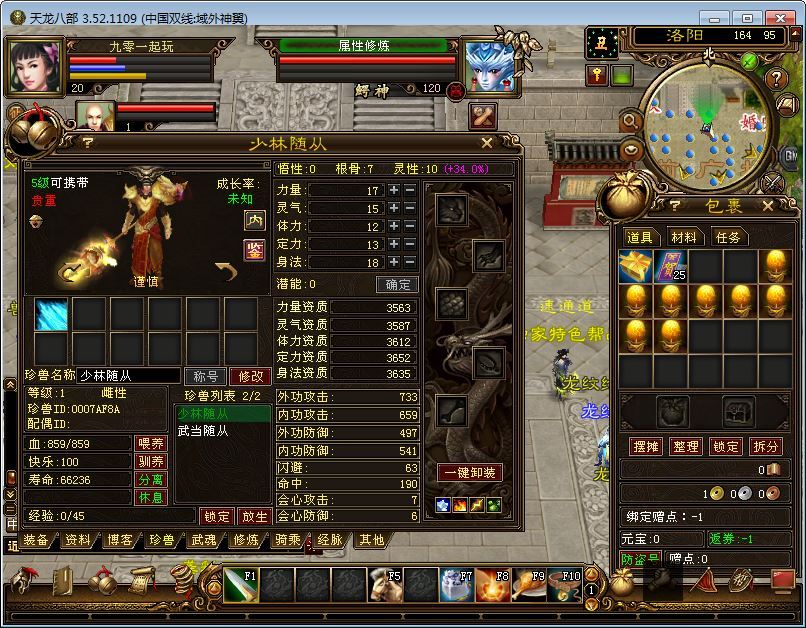Open the 修改 rename button

coord(250,376)
